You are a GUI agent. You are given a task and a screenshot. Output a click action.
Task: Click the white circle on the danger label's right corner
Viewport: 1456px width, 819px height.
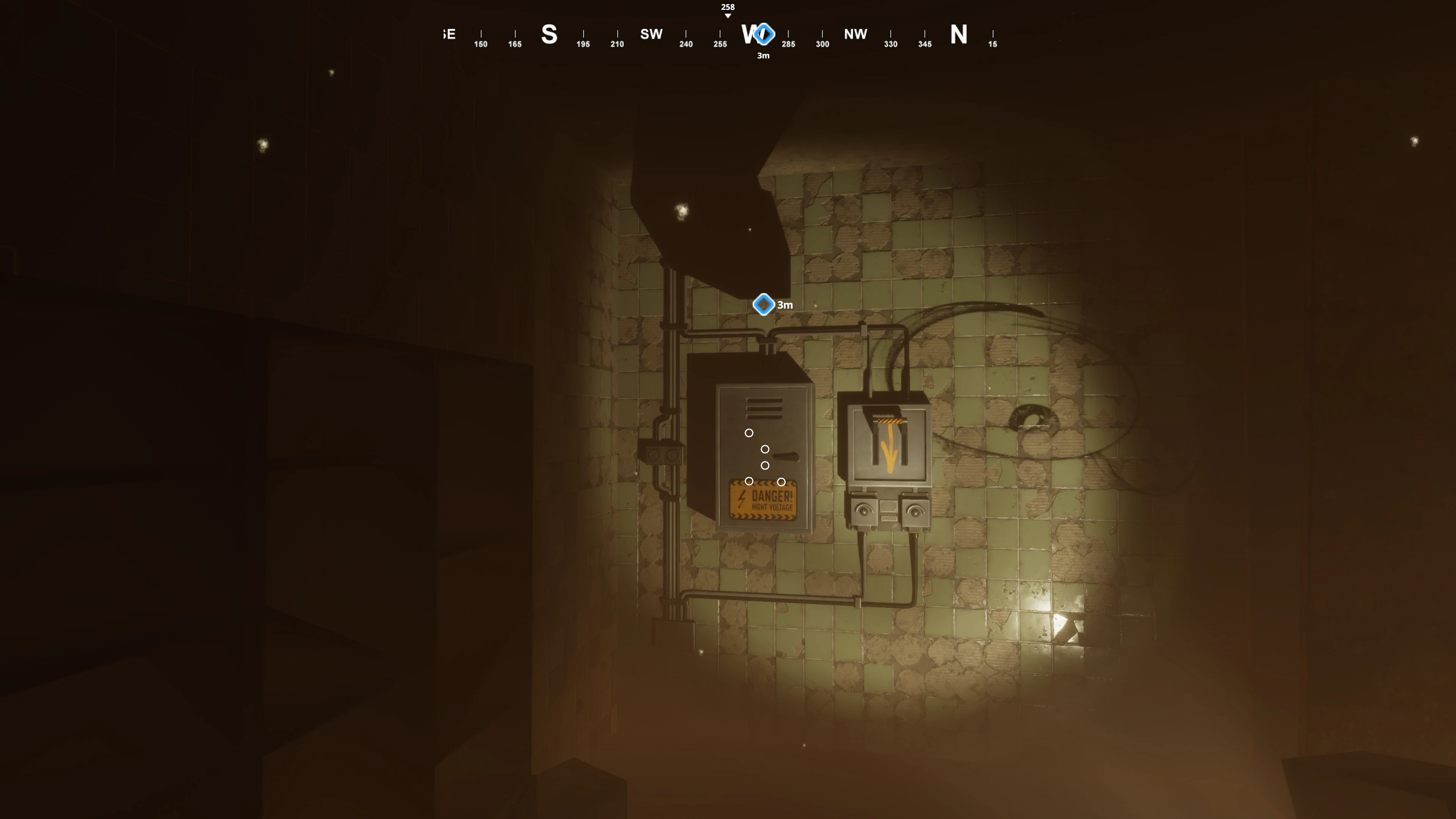781,482
